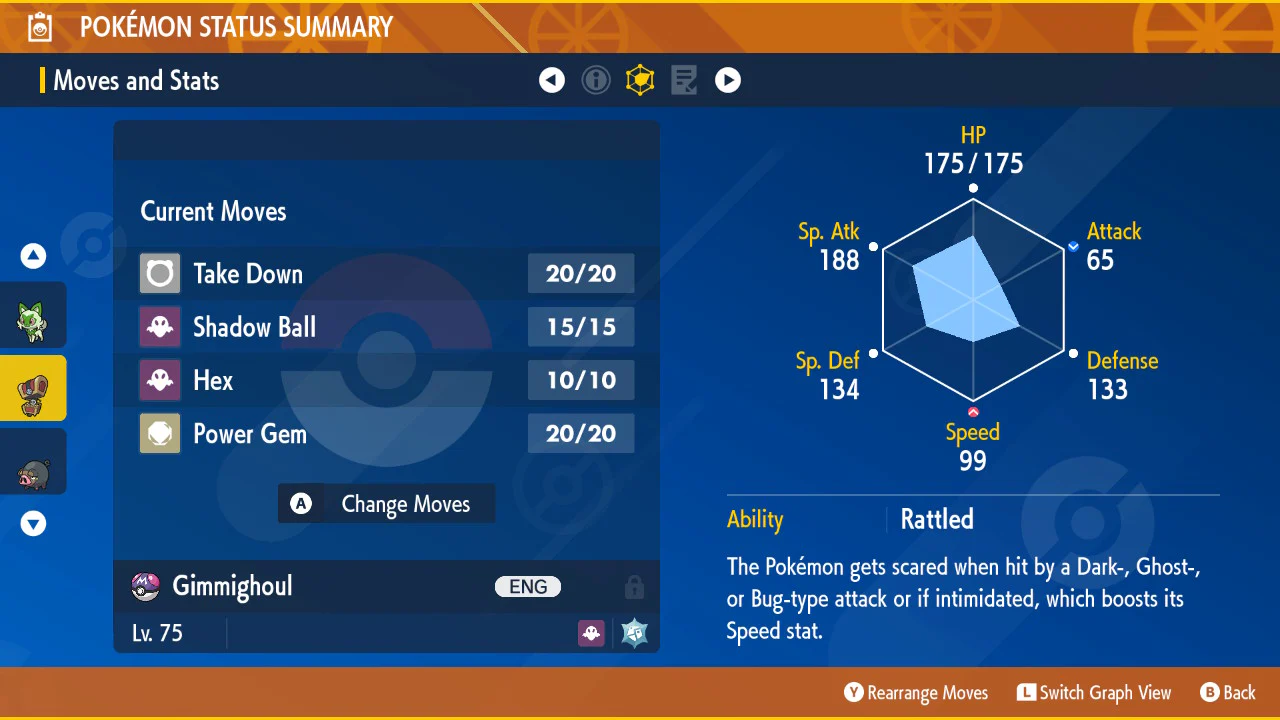Activate Switch Graph View
This screenshot has width=1280, height=720.
[1094, 693]
